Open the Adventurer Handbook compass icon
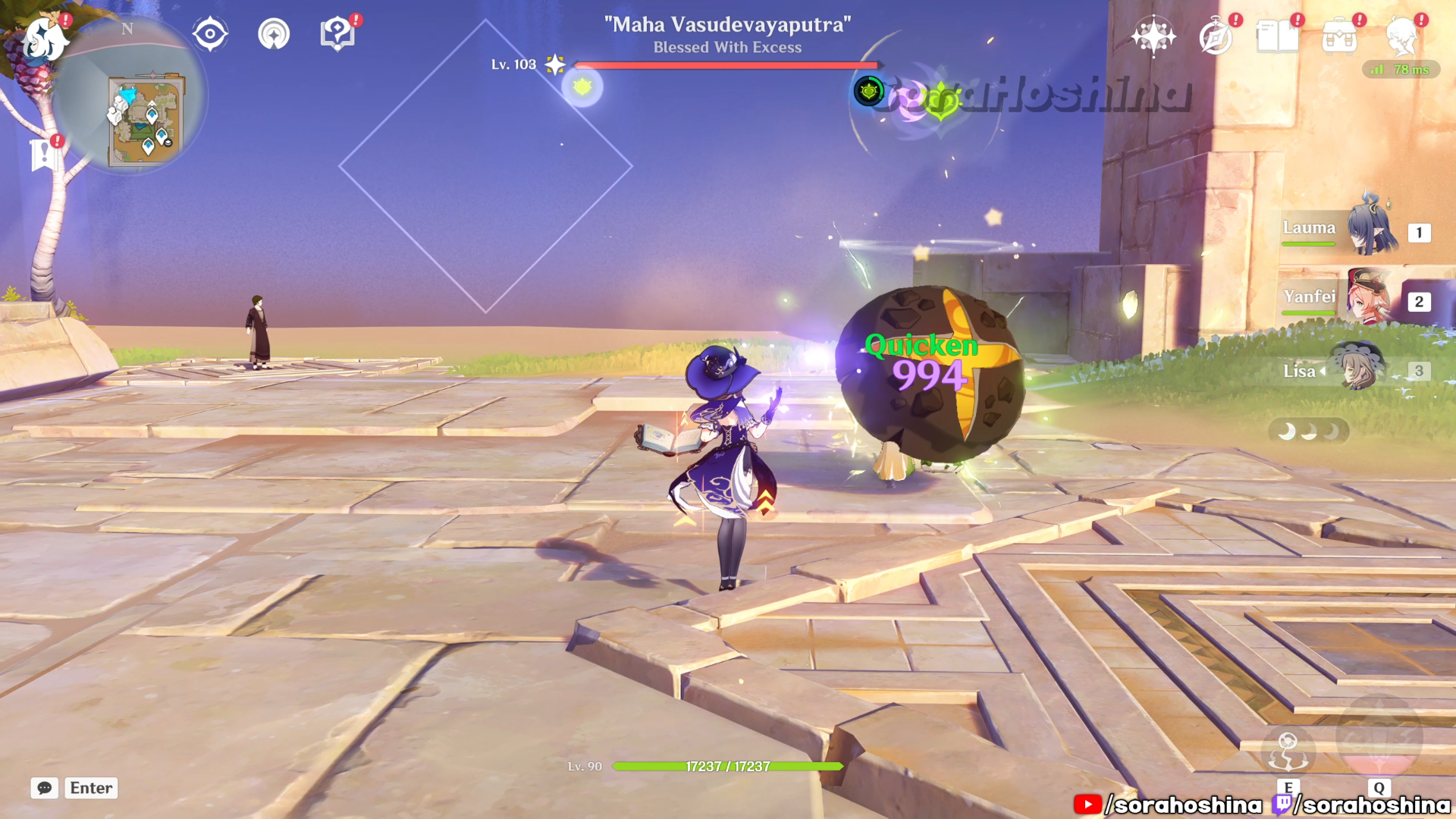The height and width of the screenshot is (819, 1456). click(1216, 36)
